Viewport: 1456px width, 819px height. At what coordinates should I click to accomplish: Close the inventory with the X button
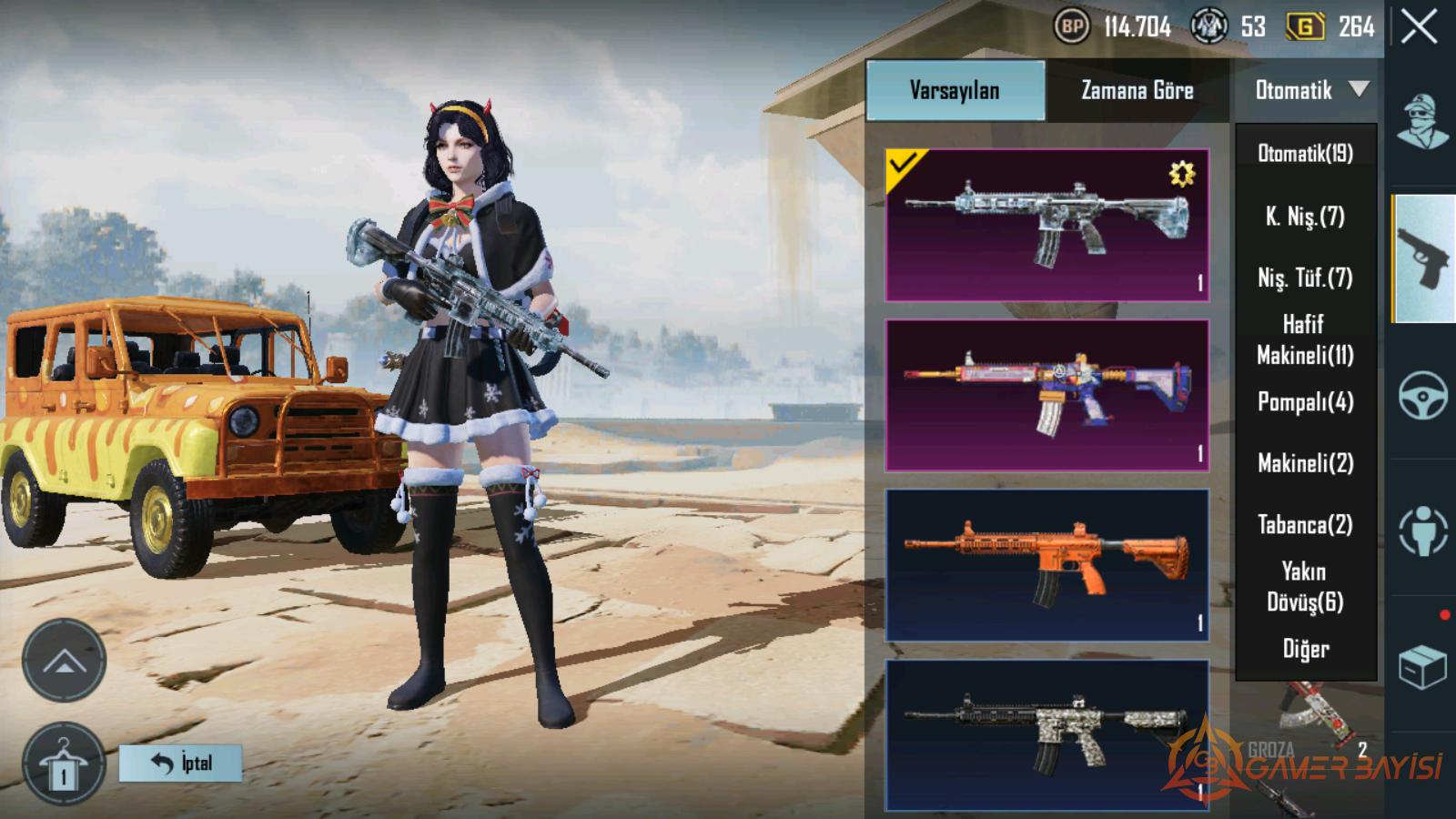(1419, 27)
